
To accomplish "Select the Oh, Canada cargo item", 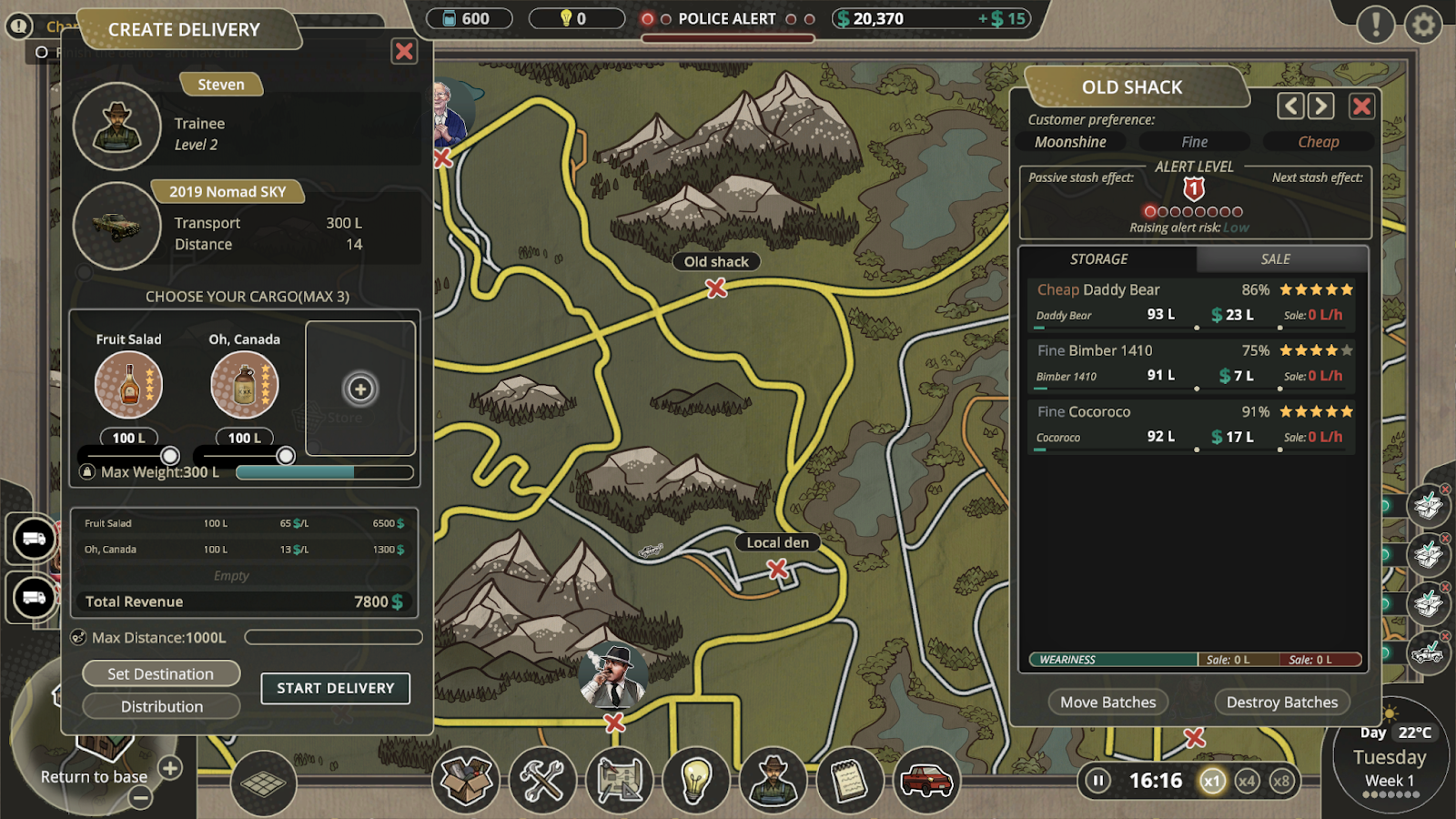I will (x=244, y=385).
